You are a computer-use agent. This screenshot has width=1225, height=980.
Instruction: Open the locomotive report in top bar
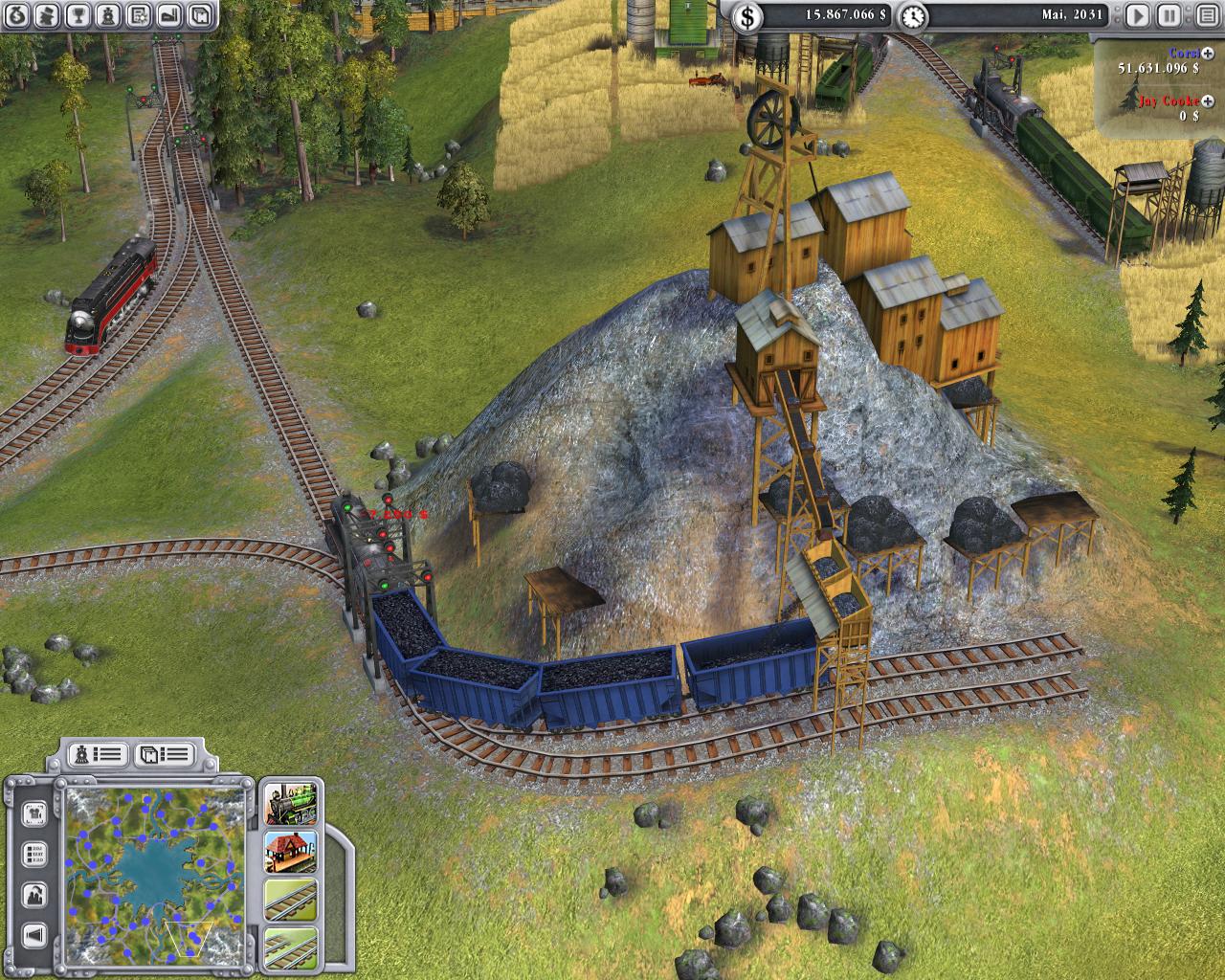tap(109, 15)
